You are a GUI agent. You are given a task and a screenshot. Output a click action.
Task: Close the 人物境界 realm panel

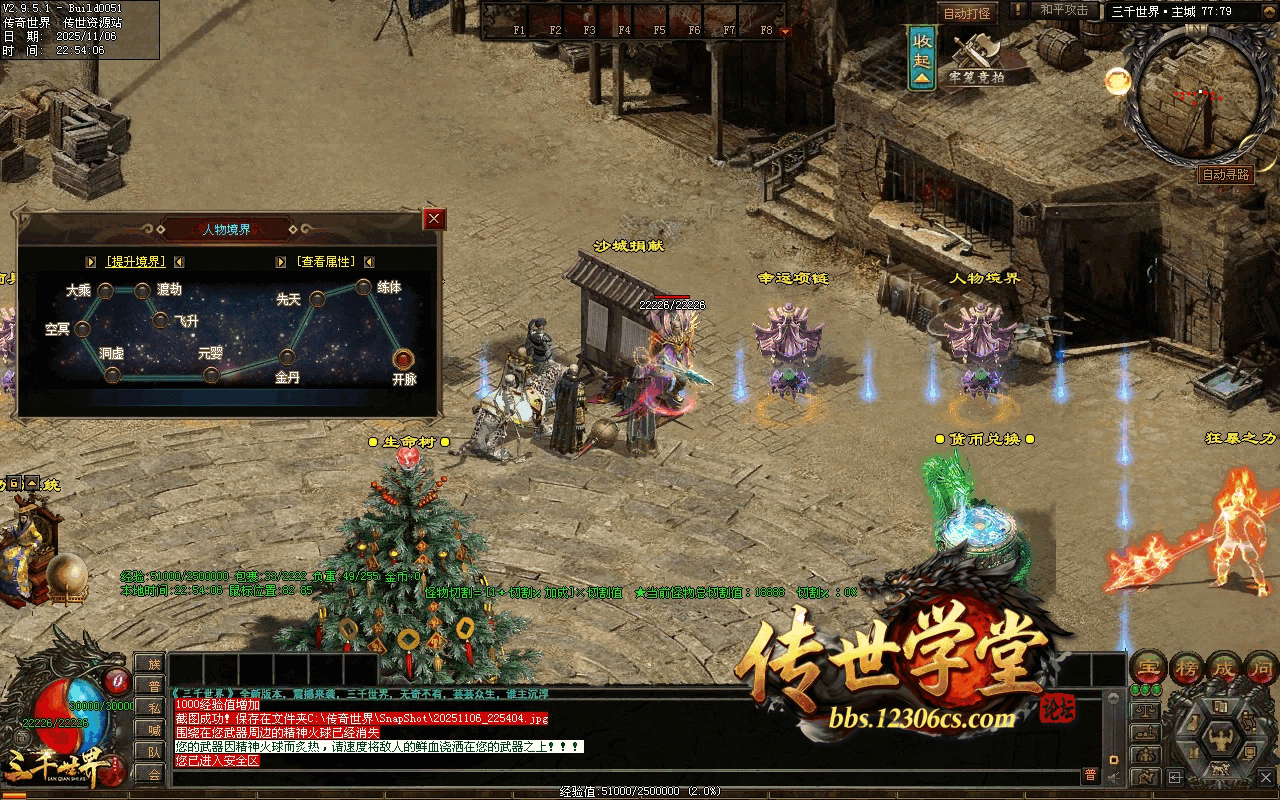(434, 219)
